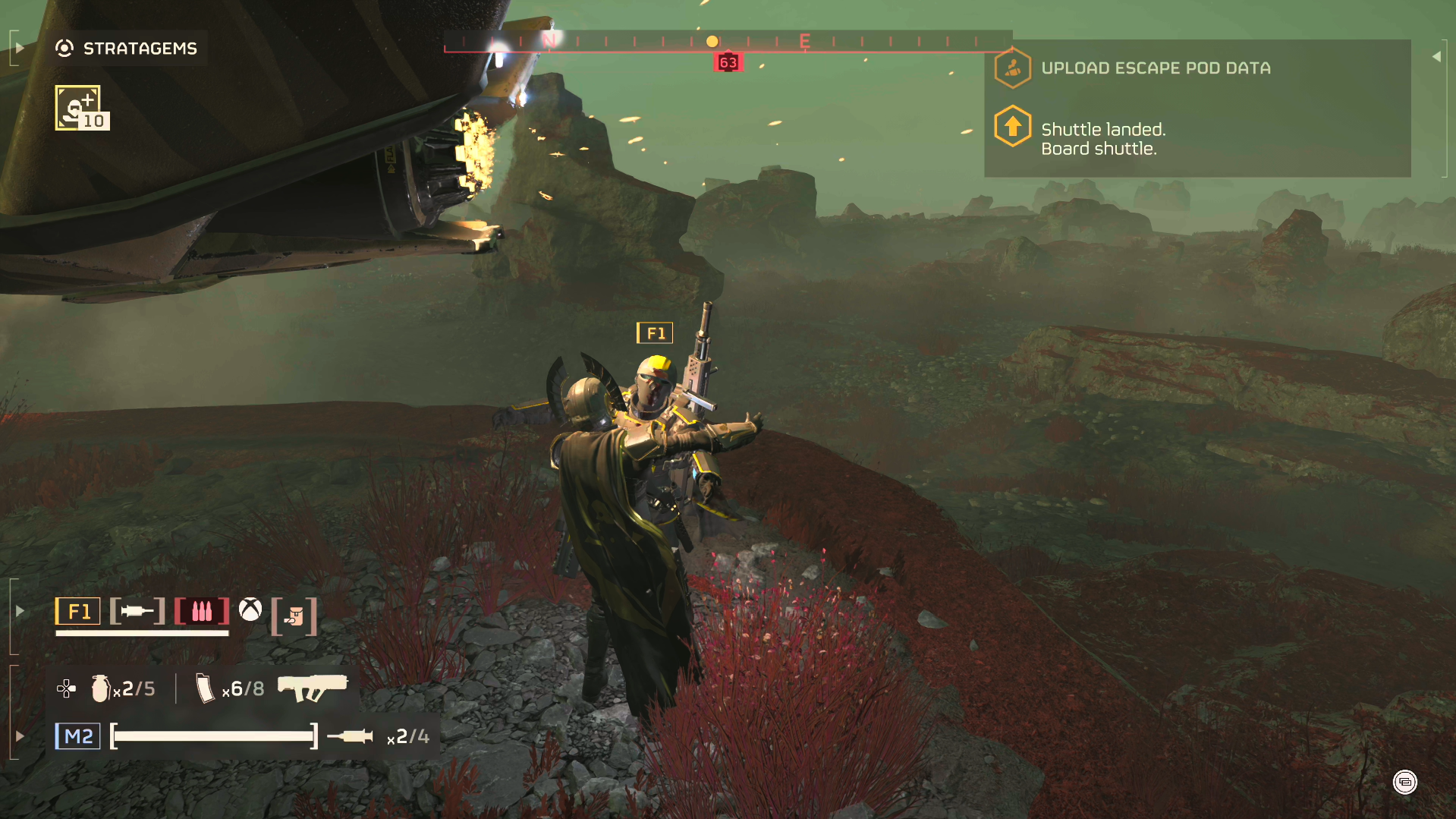Select the M2 squadmate tag
The image size is (1456, 819).
(77, 736)
